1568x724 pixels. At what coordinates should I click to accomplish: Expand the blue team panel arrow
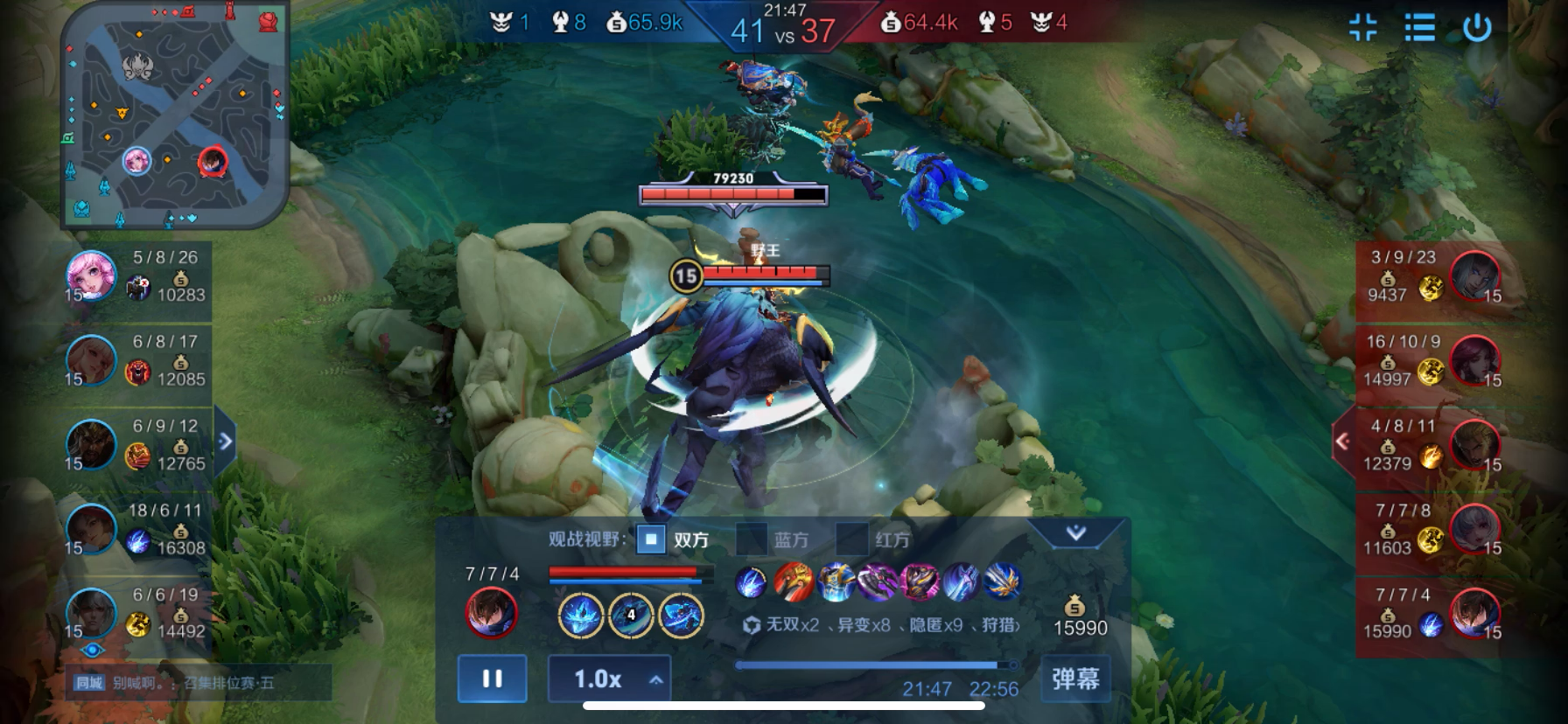pyautogui.click(x=226, y=441)
